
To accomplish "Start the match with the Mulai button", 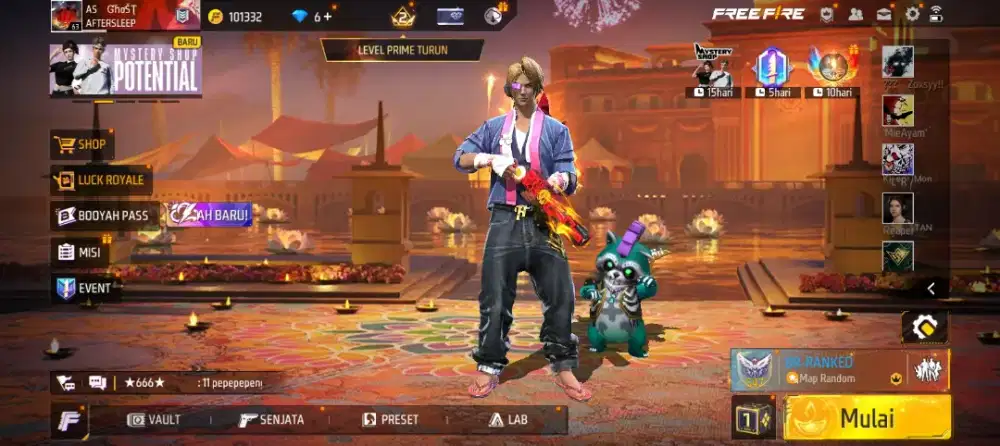I will (x=867, y=417).
